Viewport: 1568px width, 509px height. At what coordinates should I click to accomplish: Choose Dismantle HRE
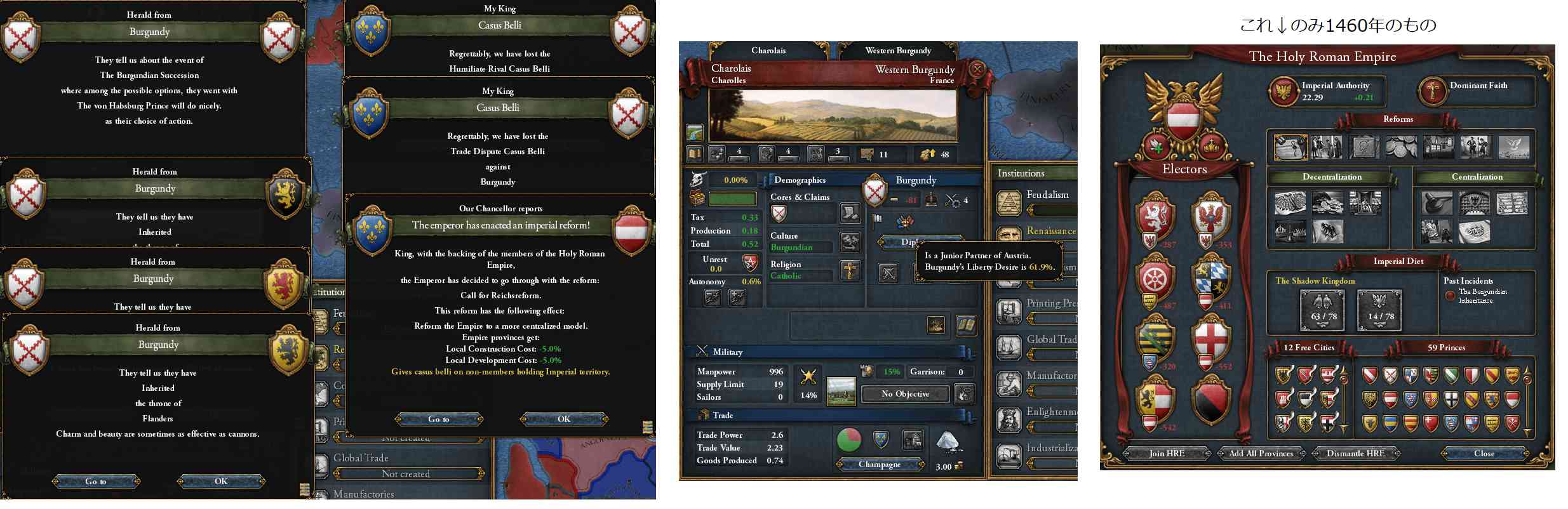tap(1355, 453)
